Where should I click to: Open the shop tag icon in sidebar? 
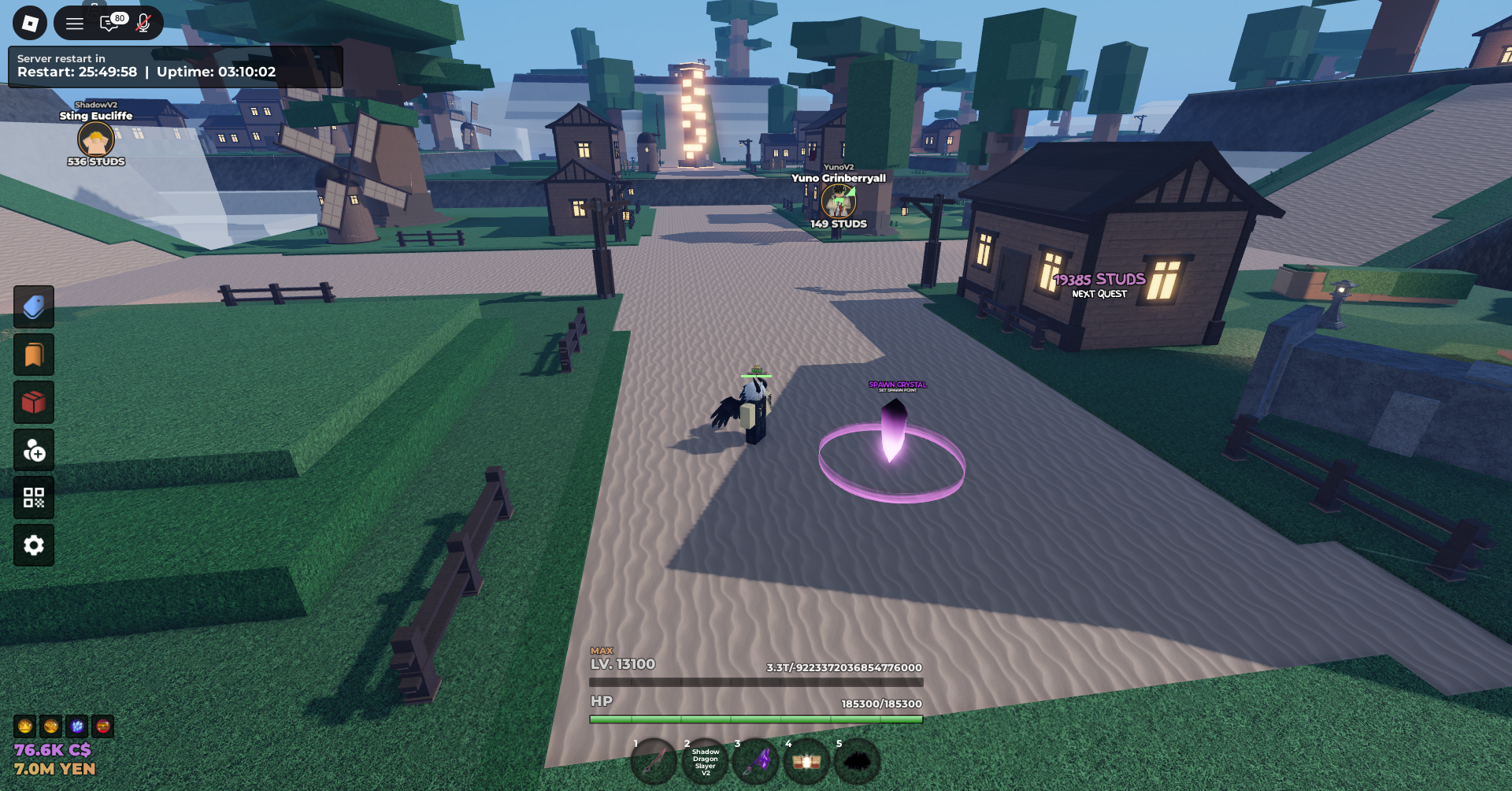tap(33, 307)
